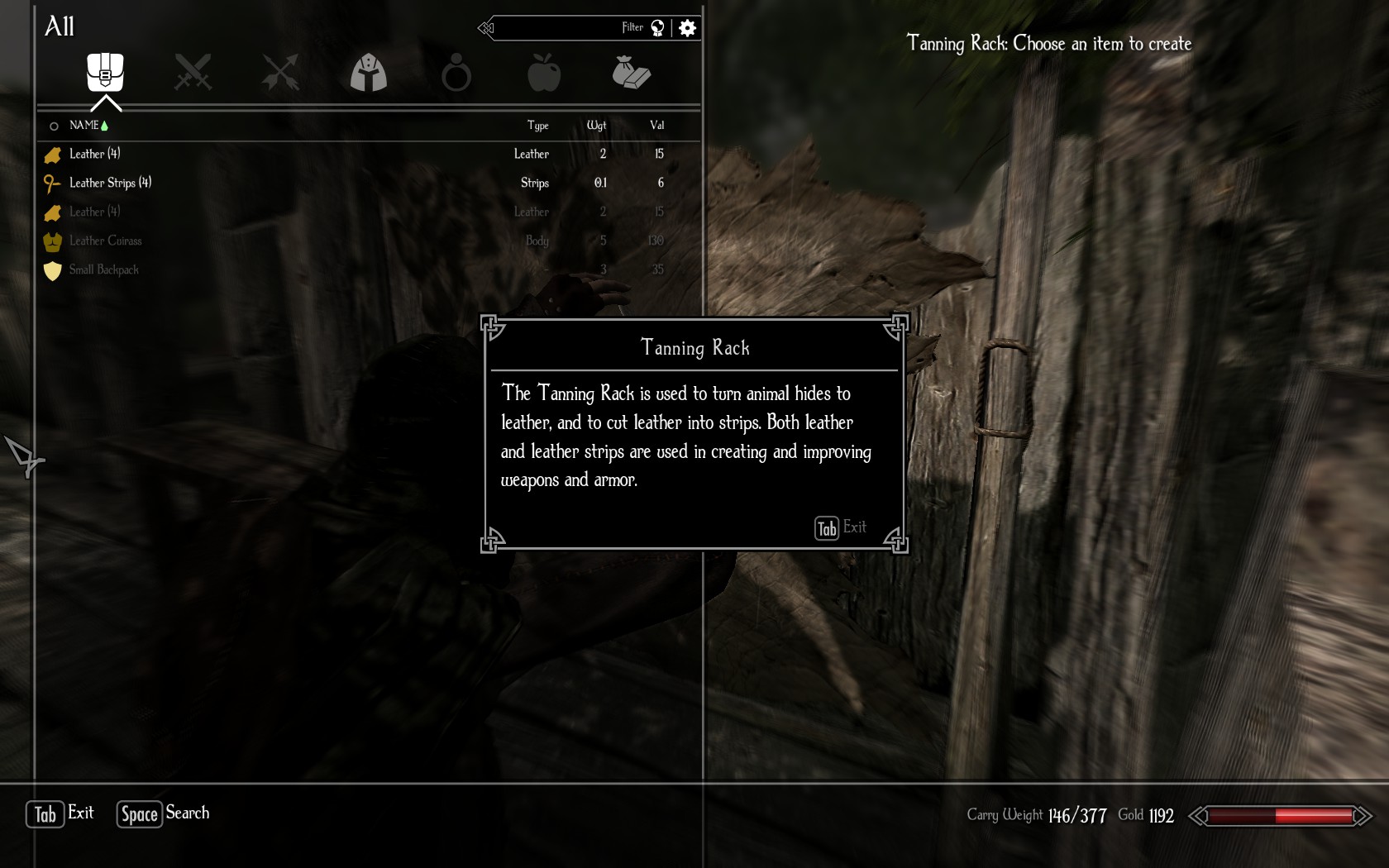Select the bright Leather (4) recipe row
Image resolution: width=1389 pixels, height=868 pixels.
pos(95,154)
